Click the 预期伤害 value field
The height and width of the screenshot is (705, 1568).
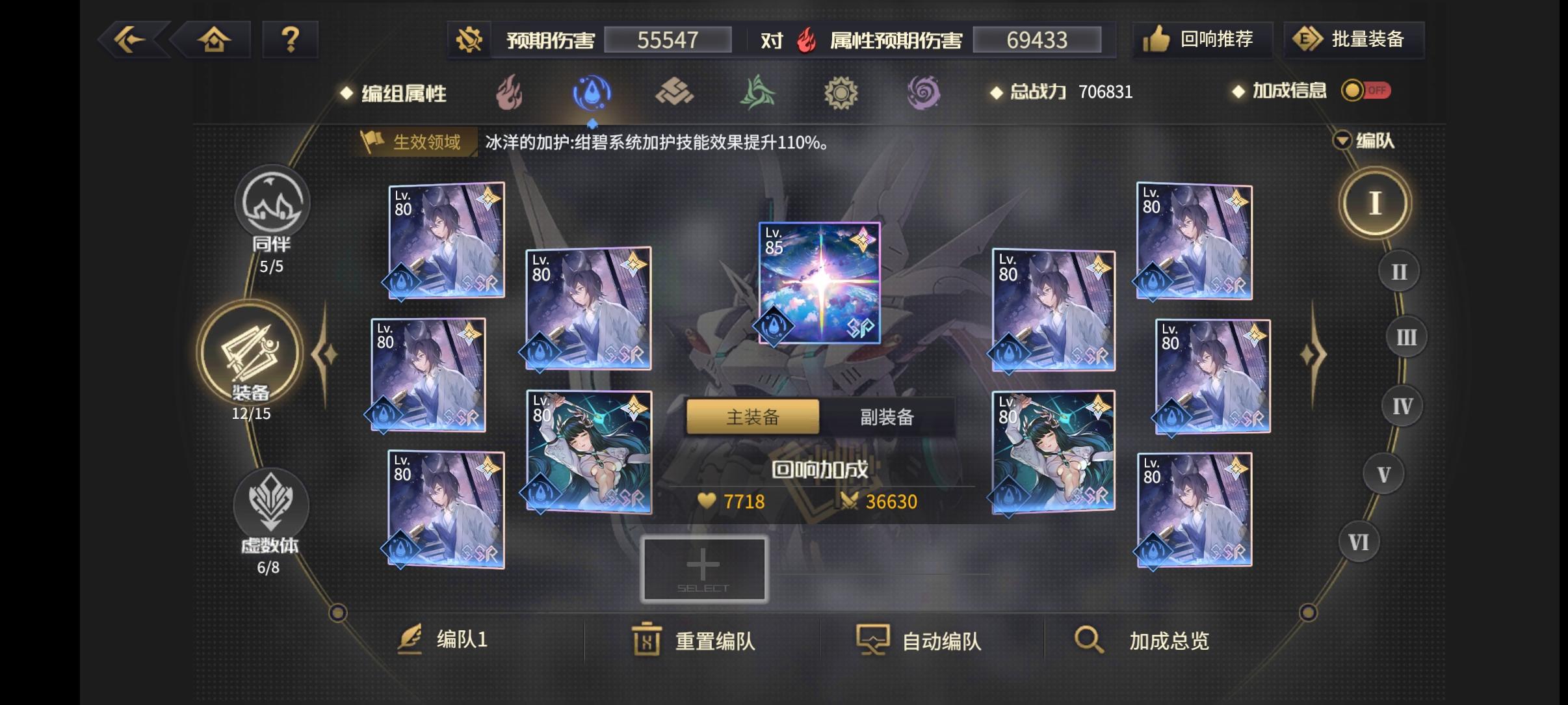click(x=668, y=40)
